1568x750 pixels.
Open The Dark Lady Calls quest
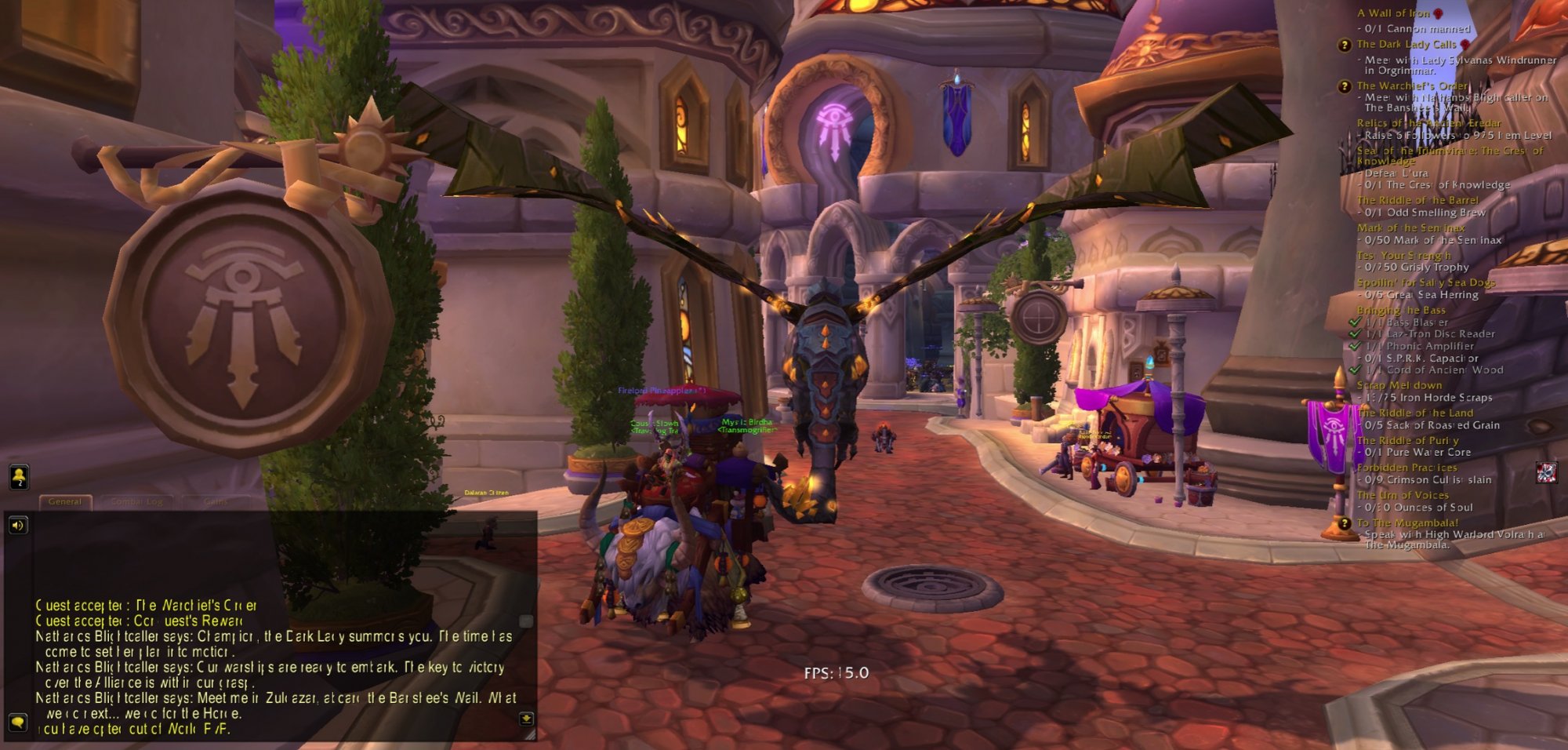point(1406,45)
